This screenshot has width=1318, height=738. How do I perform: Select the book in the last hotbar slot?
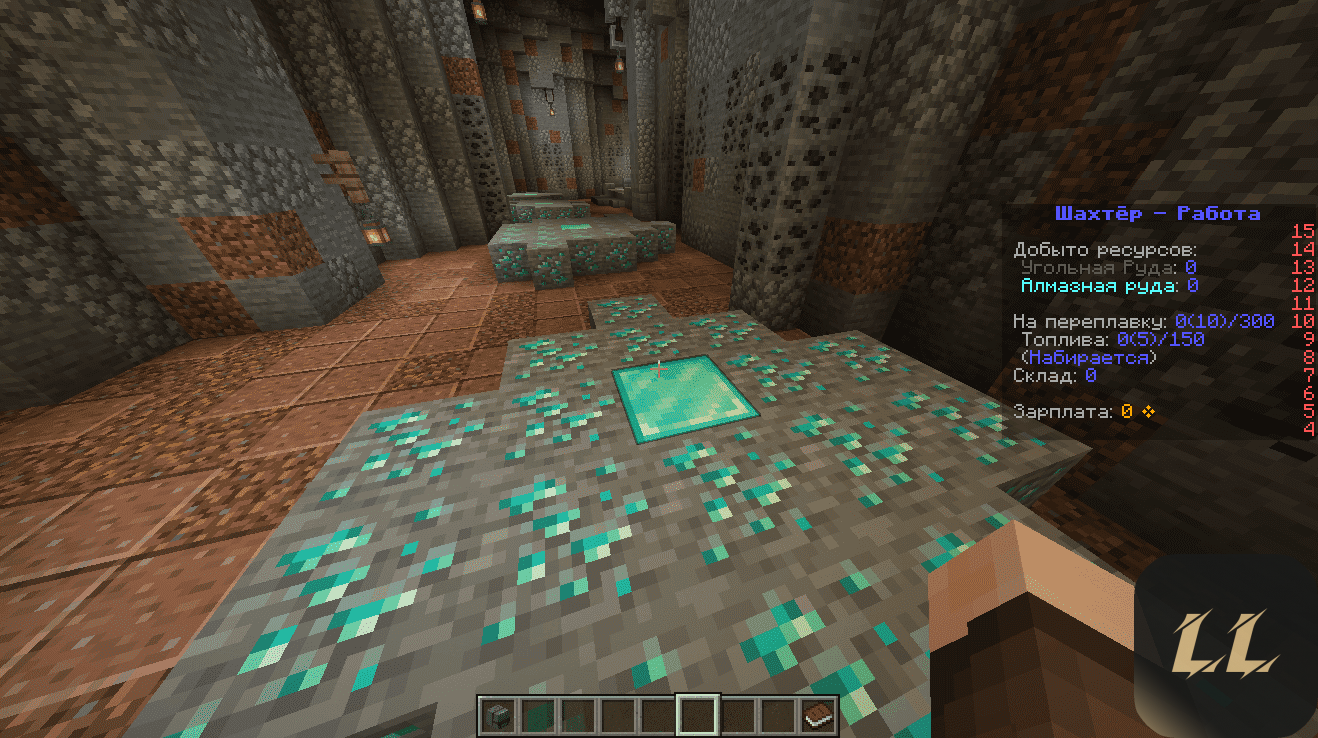[x=818, y=715]
